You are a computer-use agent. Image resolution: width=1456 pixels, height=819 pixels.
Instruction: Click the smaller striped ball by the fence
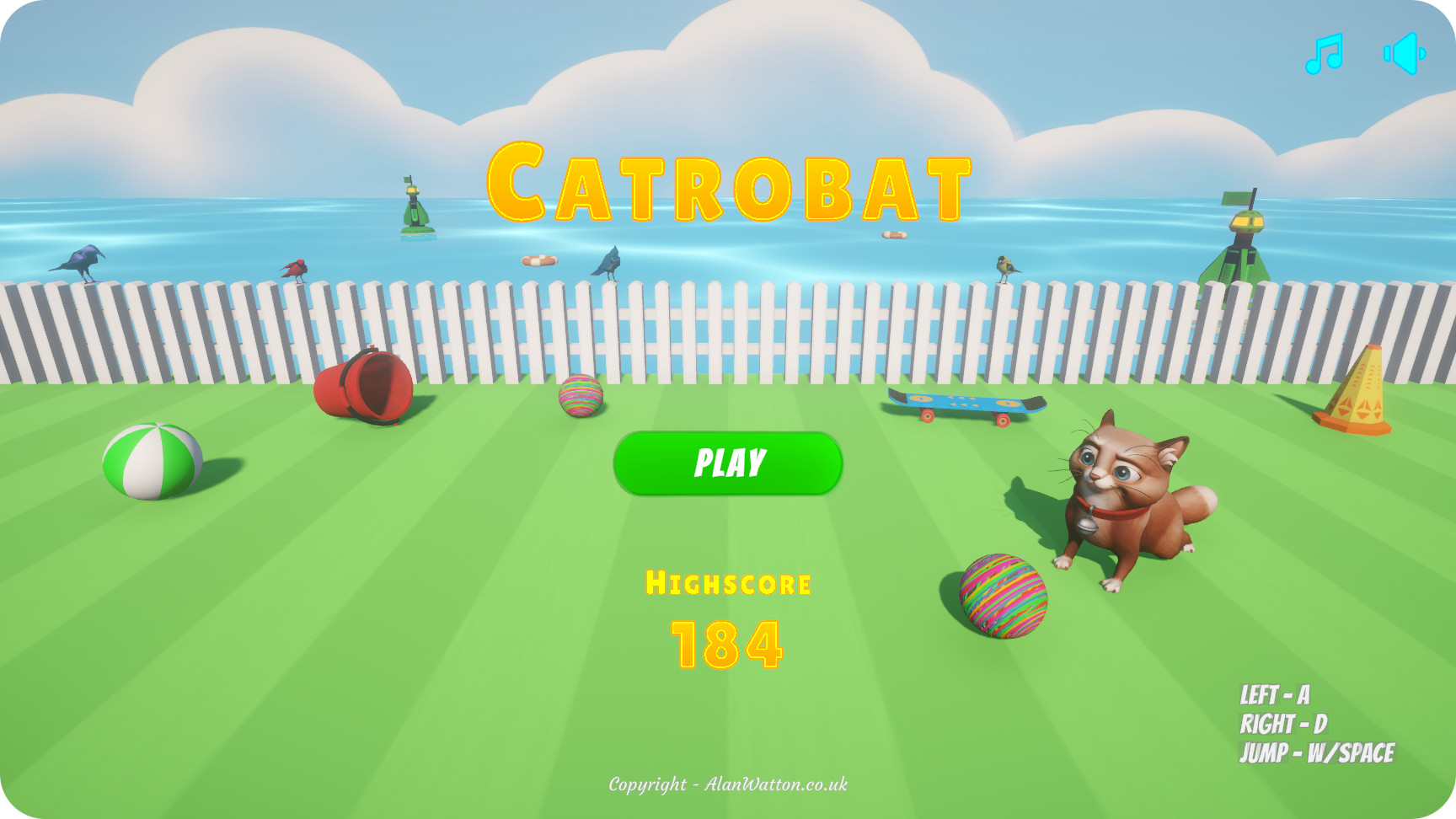tap(581, 396)
